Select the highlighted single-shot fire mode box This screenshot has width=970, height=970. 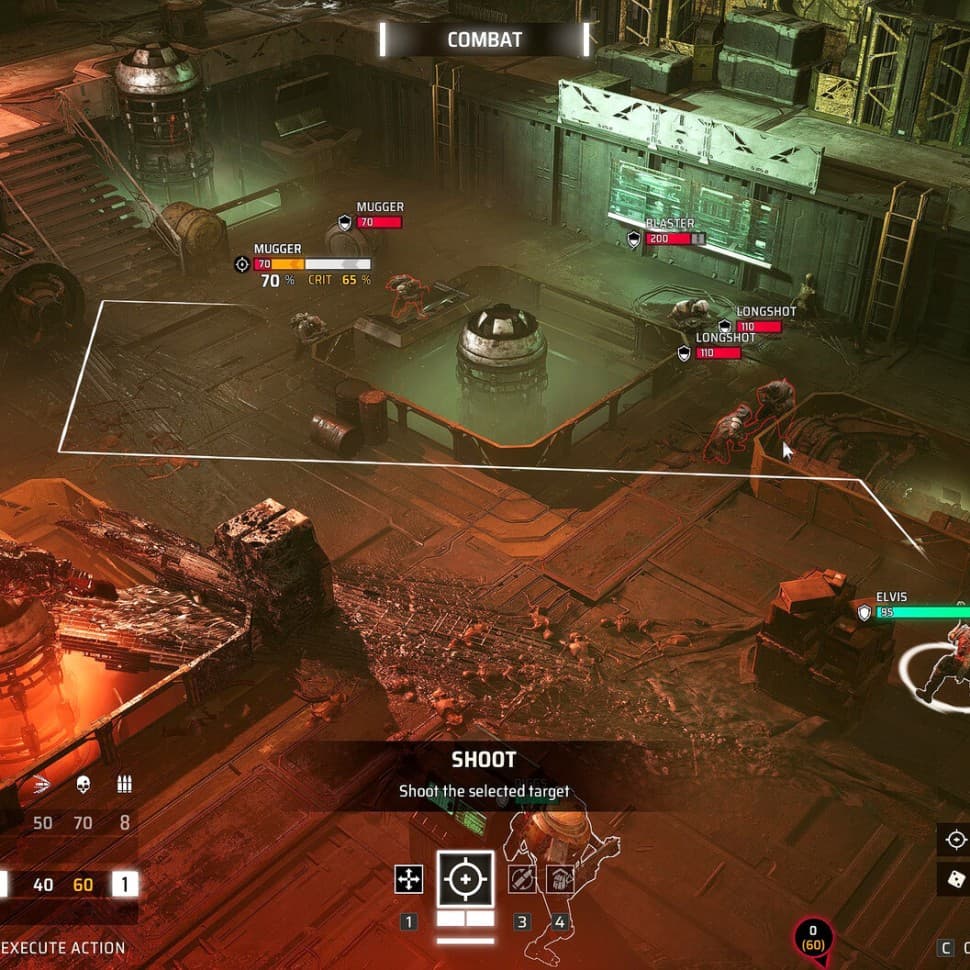[x=125, y=884]
